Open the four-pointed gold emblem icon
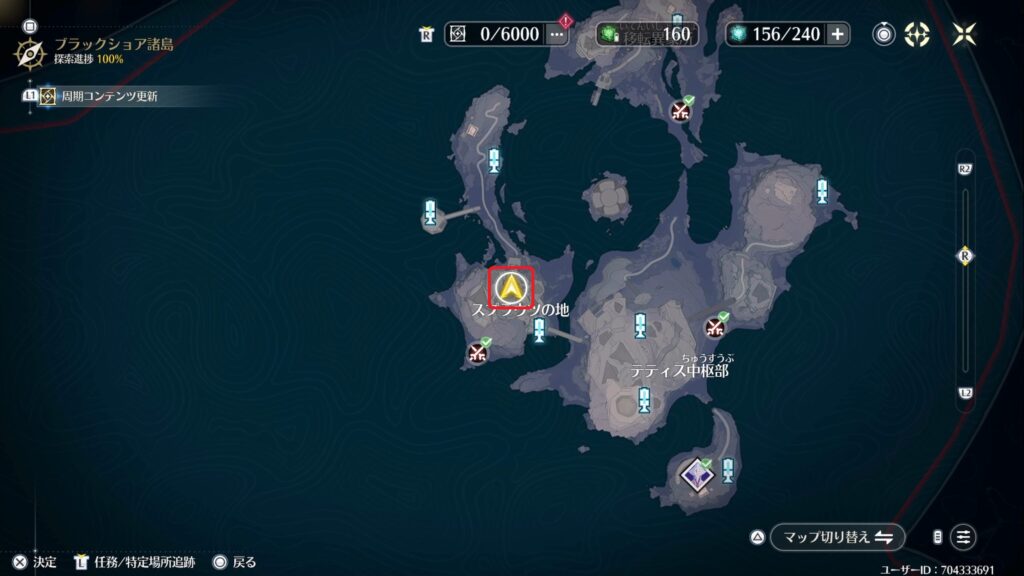1024x576 pixels. 916,34
